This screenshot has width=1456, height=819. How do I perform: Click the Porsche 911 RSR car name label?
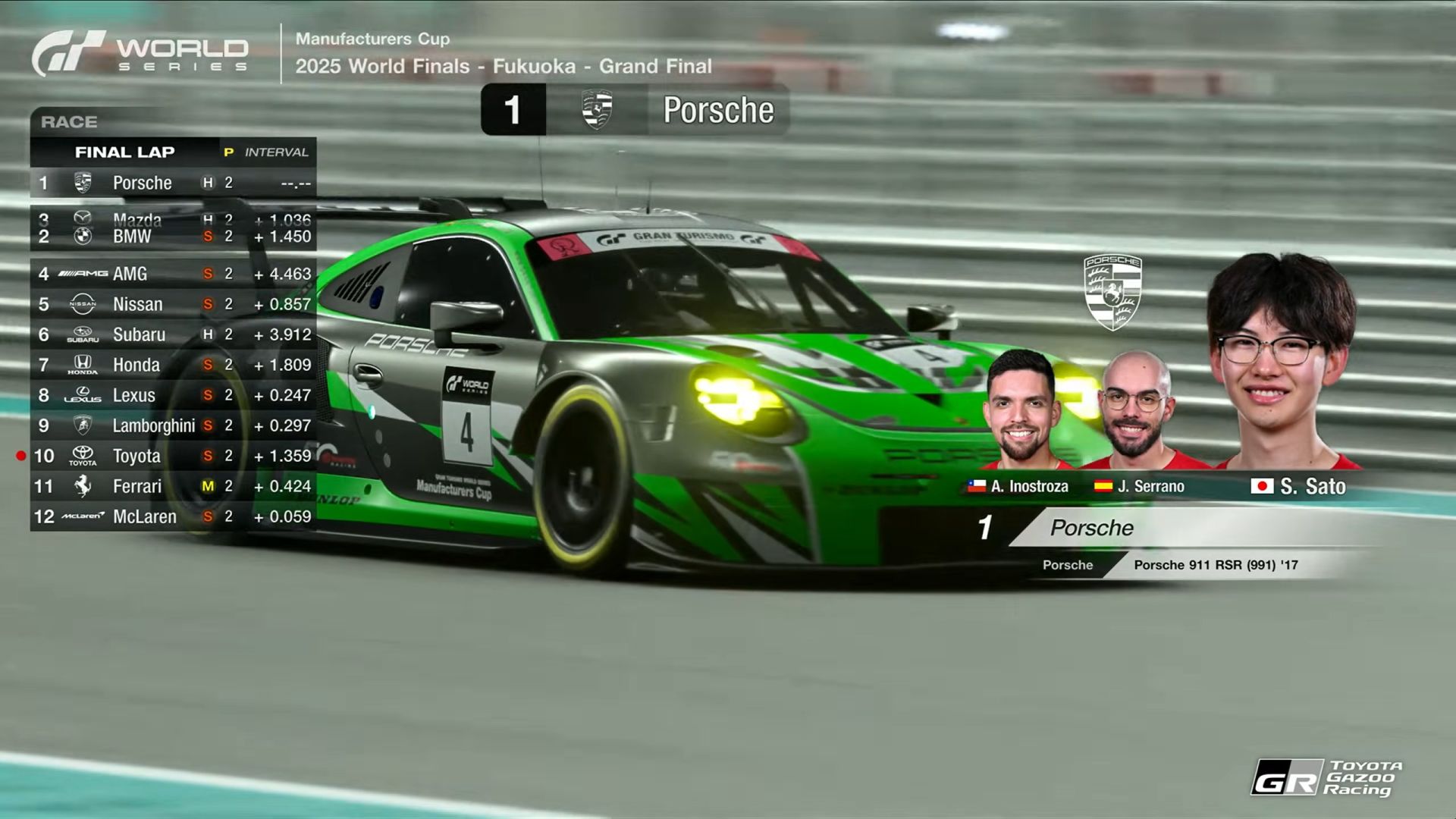pyautogui.click(x=1216, y=565)
